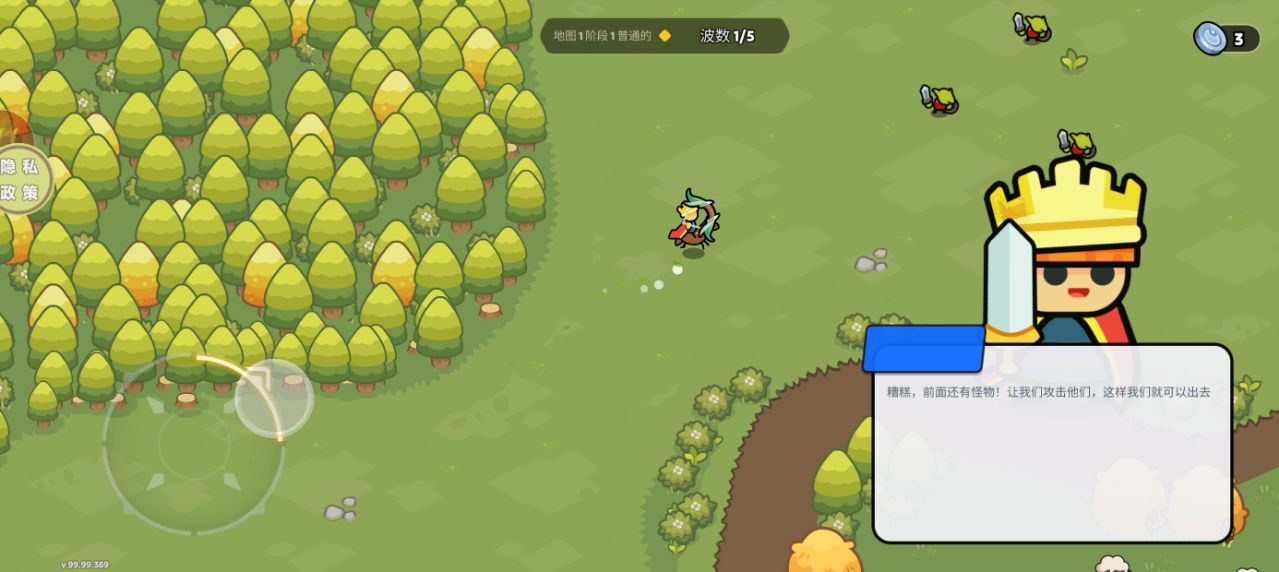The height and width of the screenshot is (572, 1279).
Task: Tap the king's dialogue box to continue
Action: [1051, 443]
